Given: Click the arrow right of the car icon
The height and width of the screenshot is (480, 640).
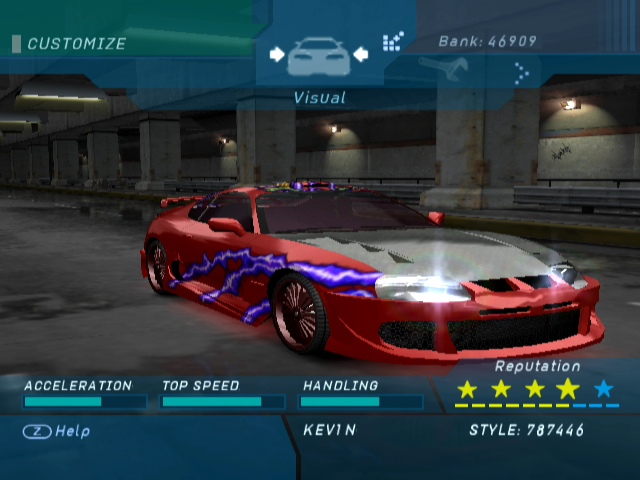Looking at the screenshot, I should [361, 54].
